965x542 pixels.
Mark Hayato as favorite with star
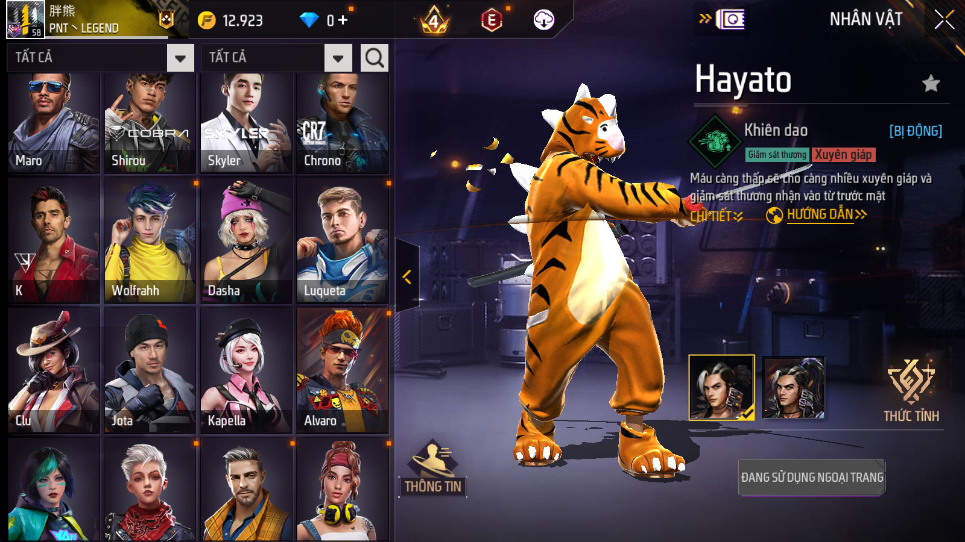coord(931,84)
